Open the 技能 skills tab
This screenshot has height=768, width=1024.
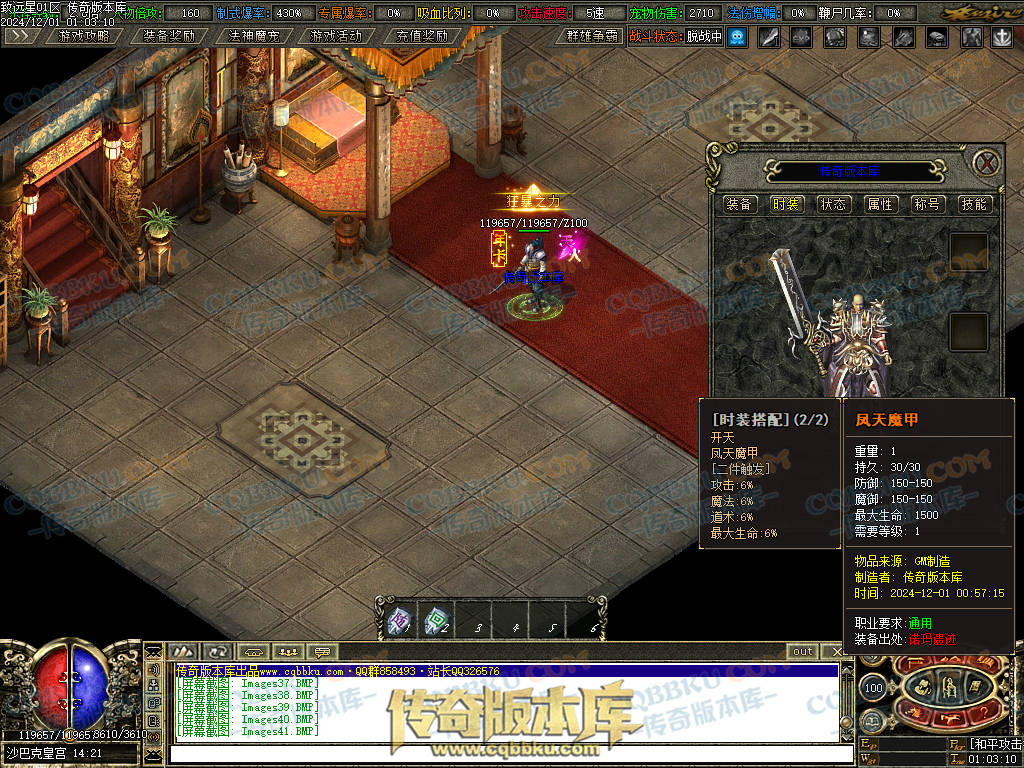coord(973,204)
